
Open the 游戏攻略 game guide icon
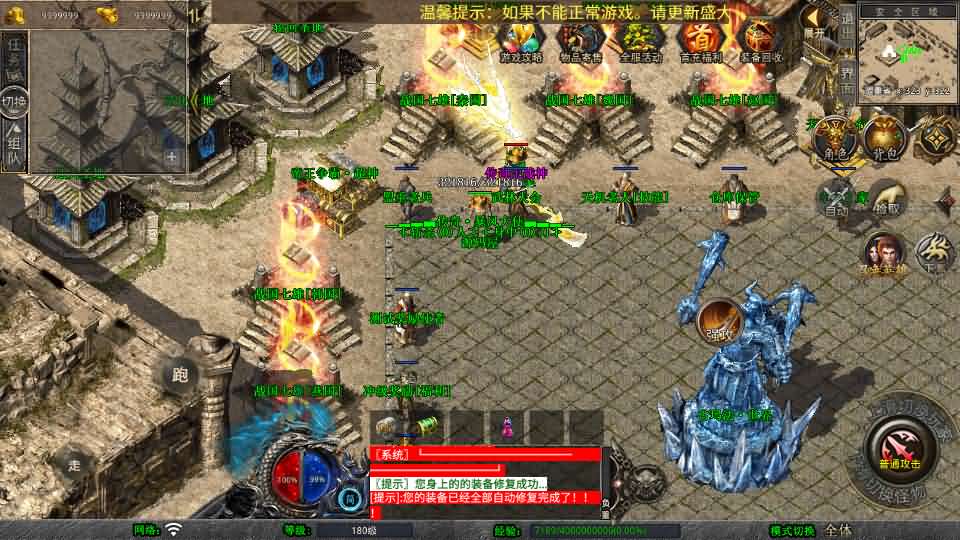pos(520,41)
